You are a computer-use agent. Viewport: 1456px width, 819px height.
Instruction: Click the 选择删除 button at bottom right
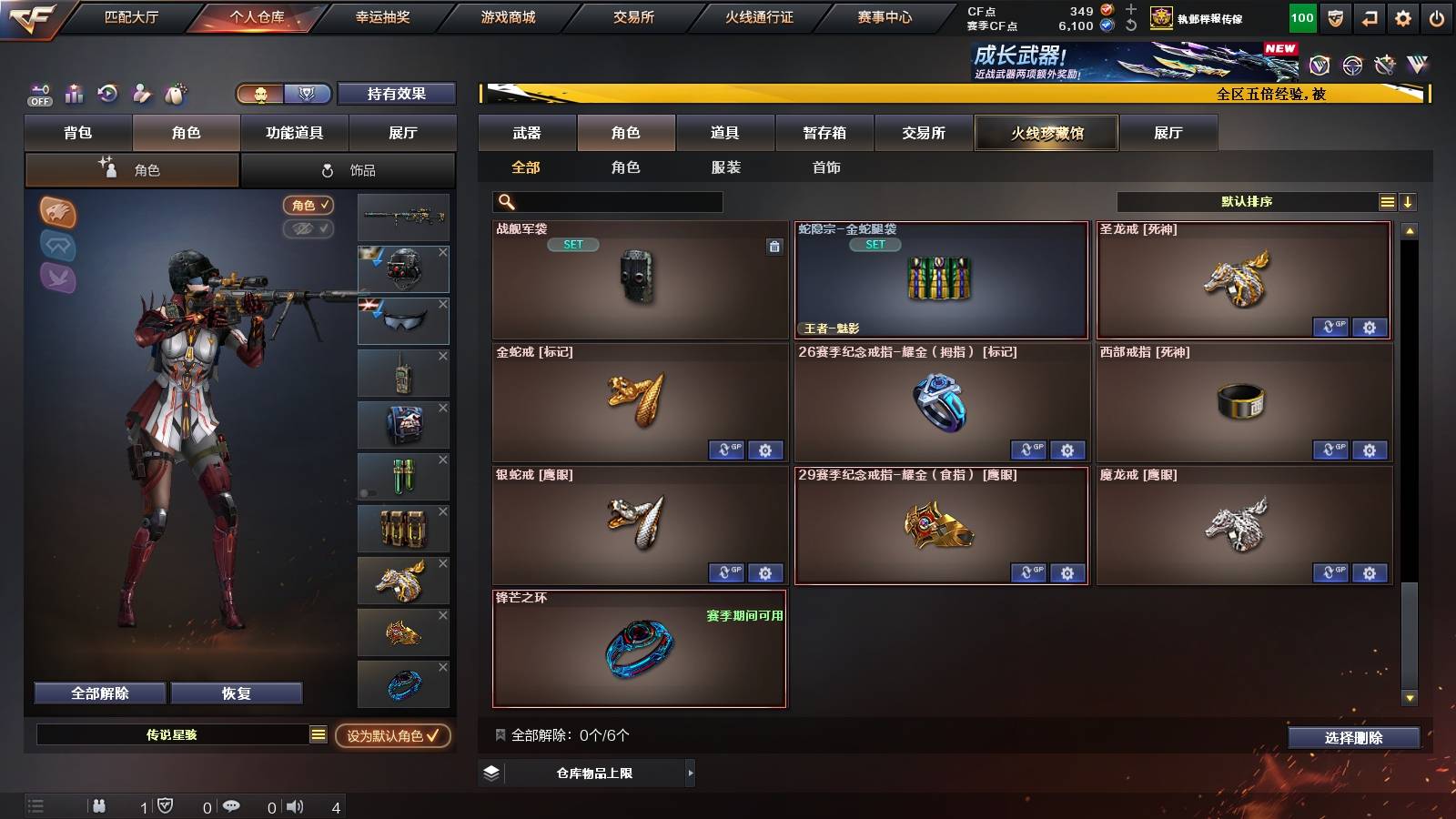[x=1352, y=738]
